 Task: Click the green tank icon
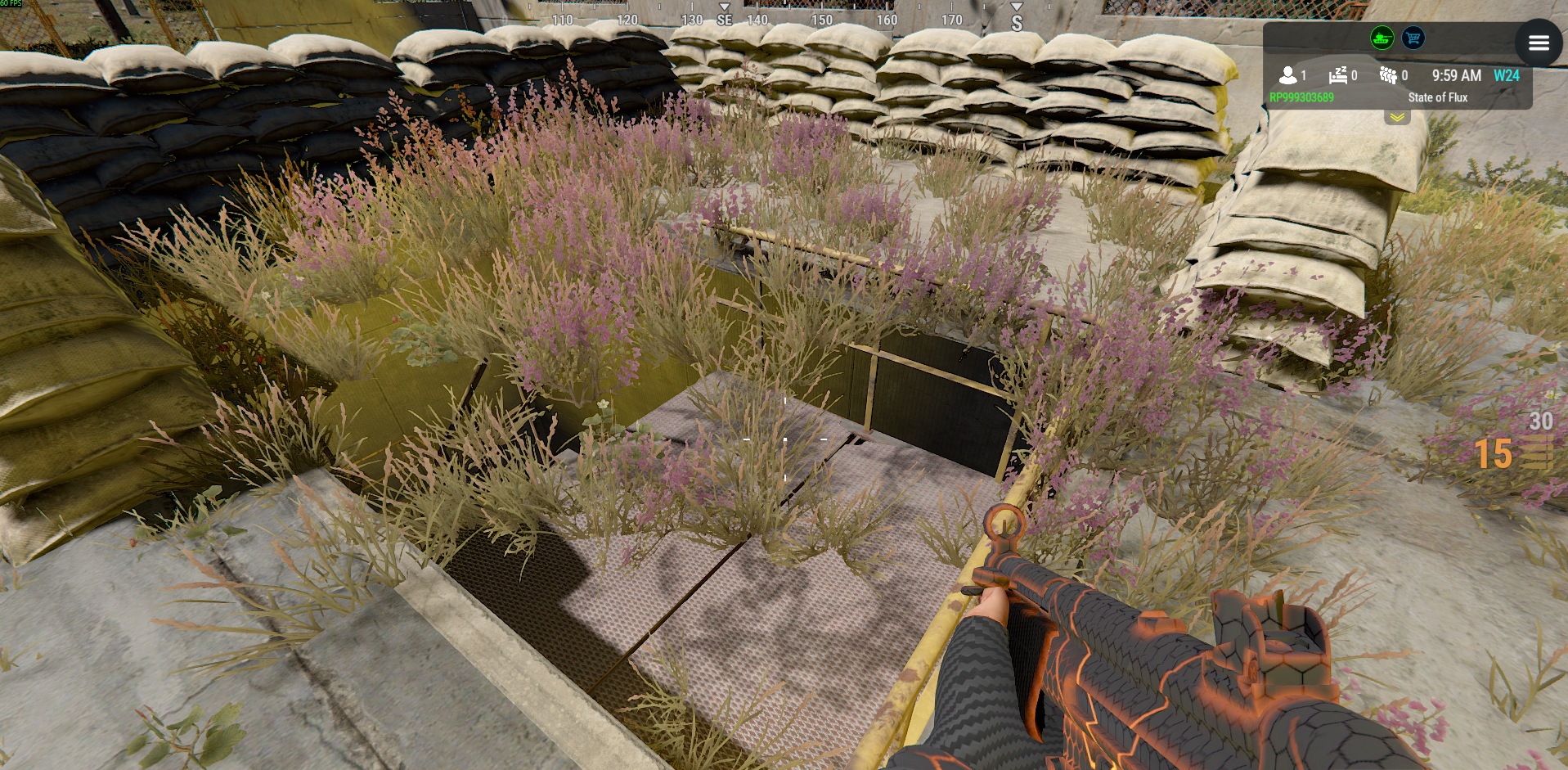(x=1382, y=38)
